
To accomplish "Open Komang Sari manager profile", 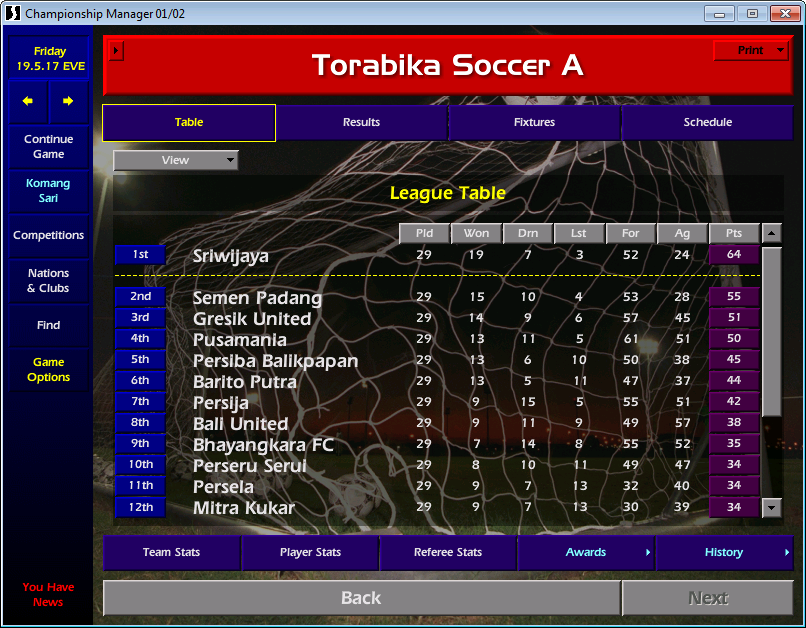I will click(x=49, y=191).
